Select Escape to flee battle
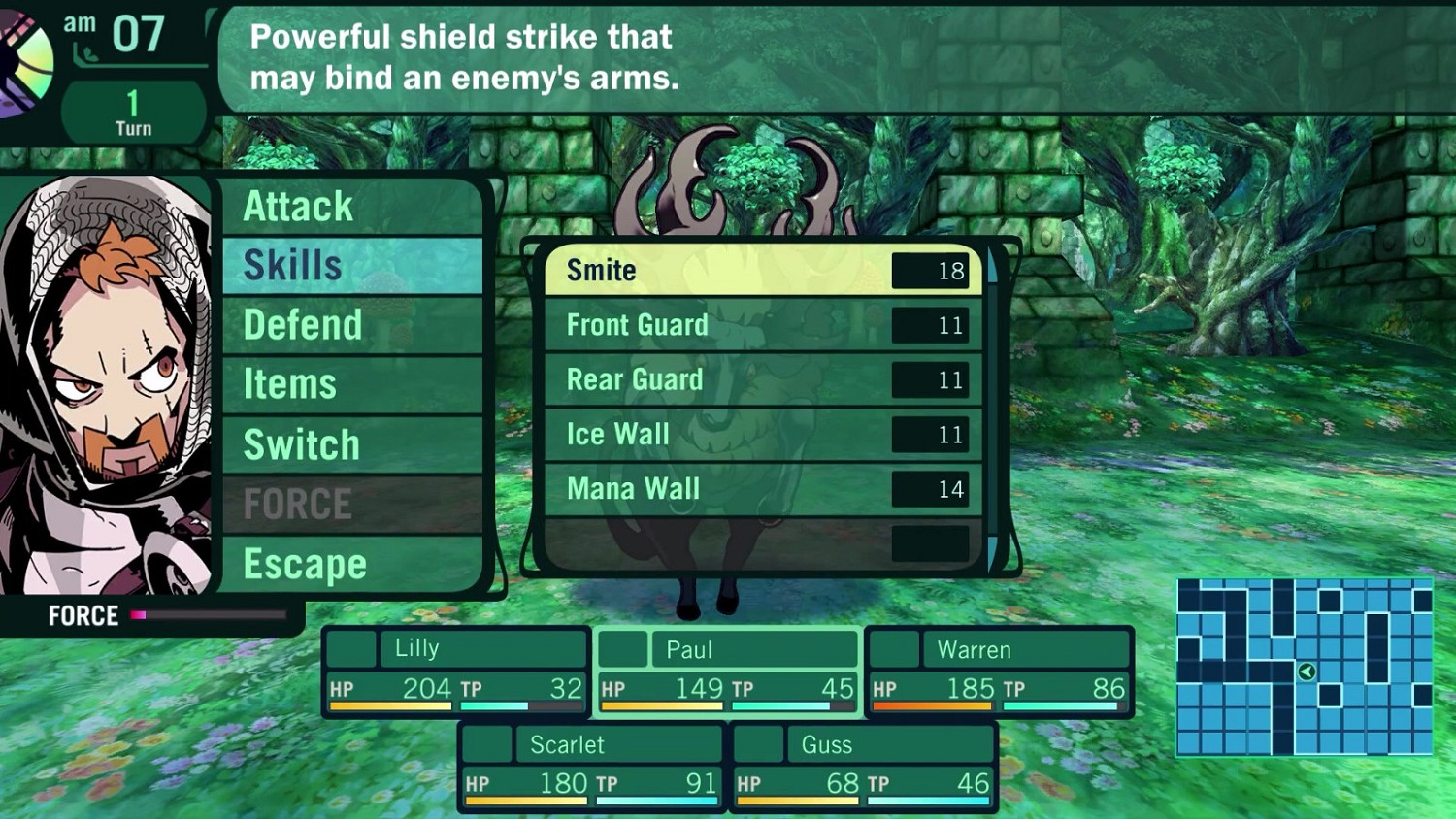 coord(351,564)
